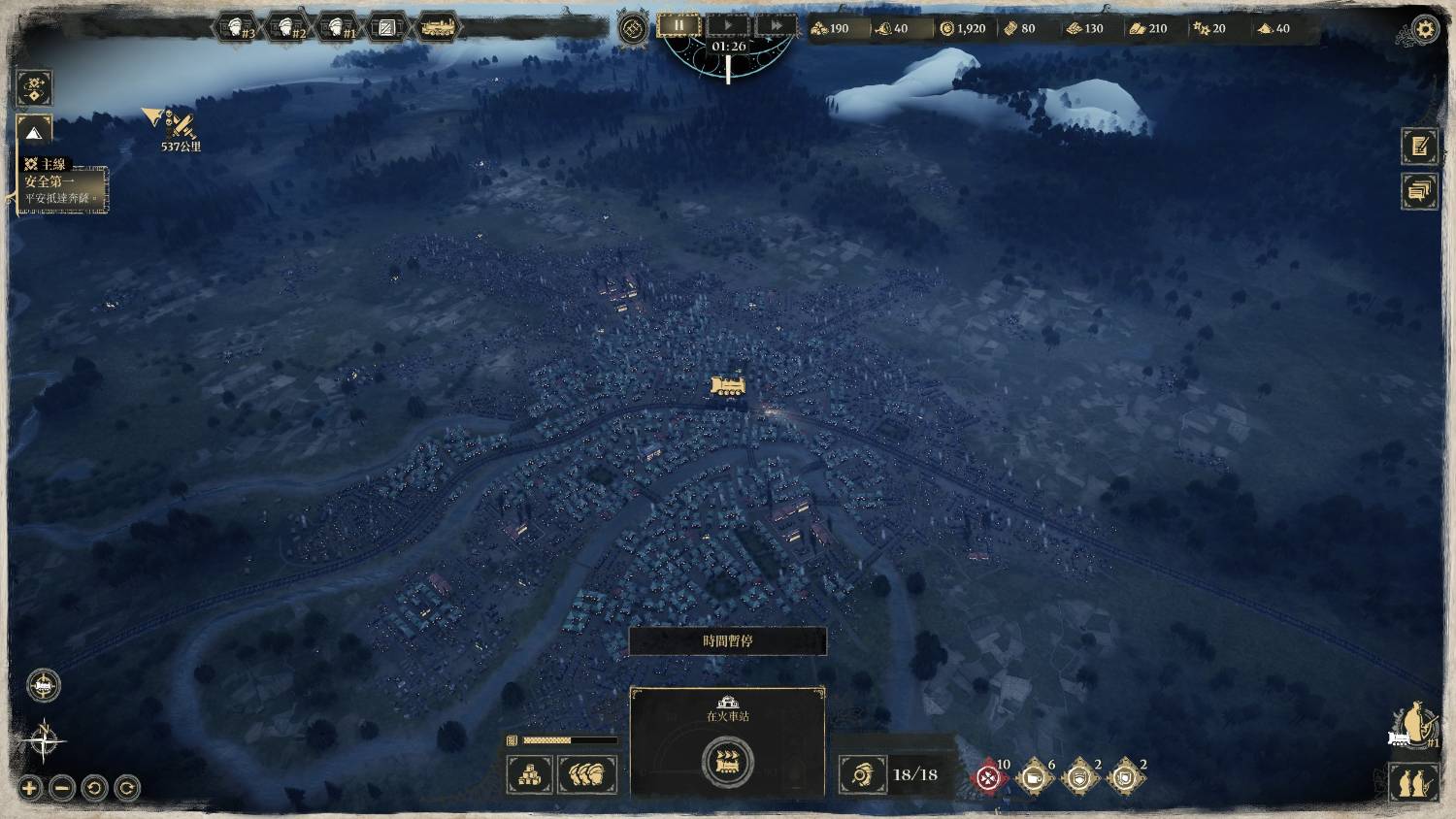
Task: Set game speed to normal play
Action: pyautogui.click(x=729, y=26)
